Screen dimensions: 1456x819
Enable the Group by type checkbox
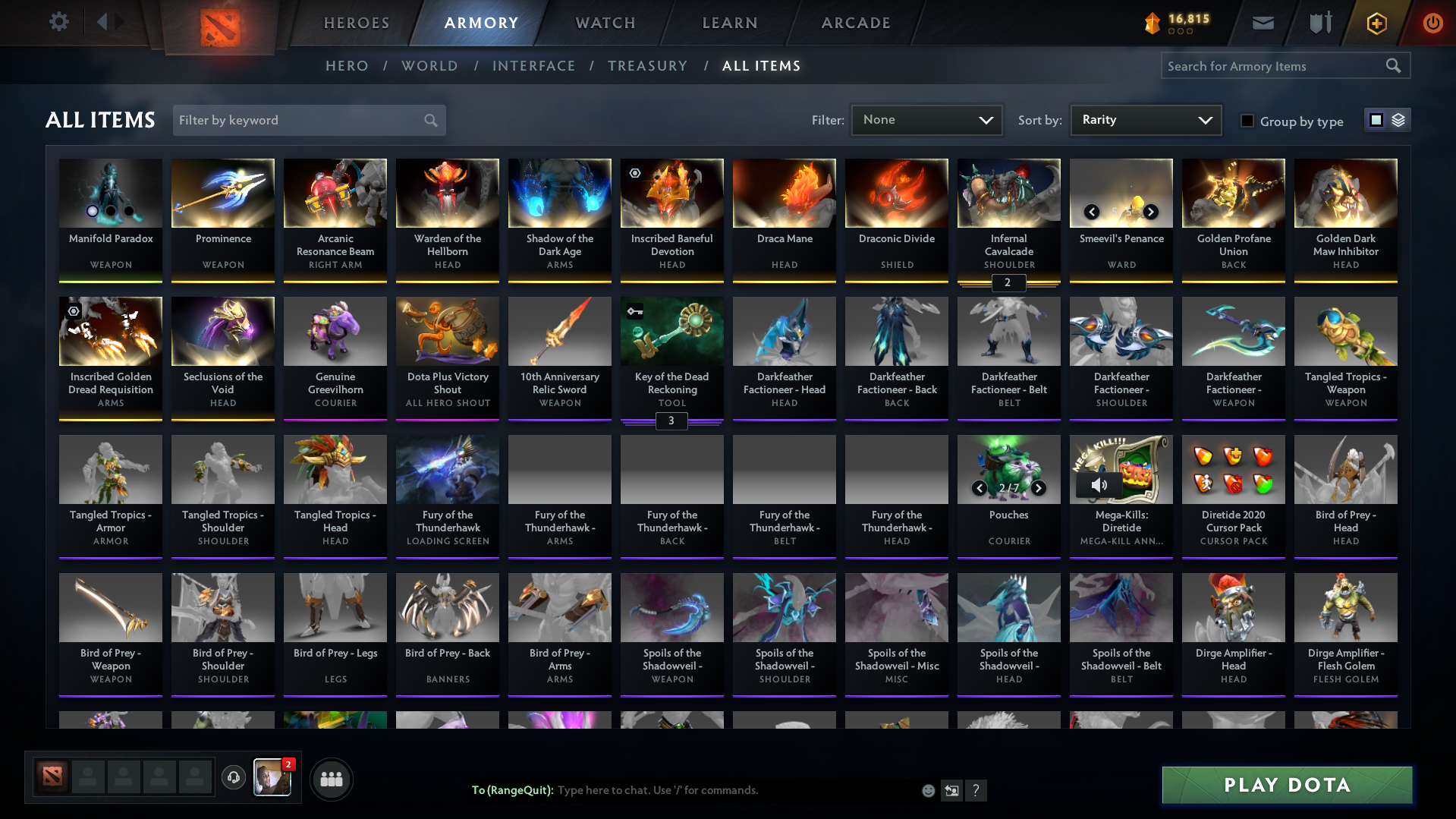click(x=1247, y=121)
